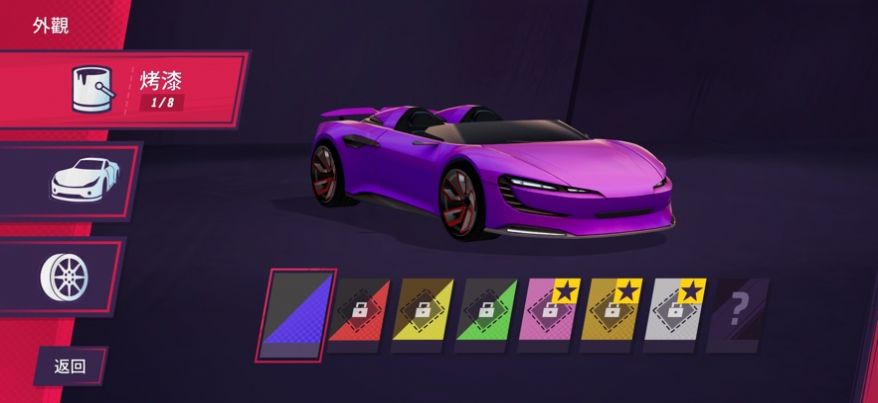878x403 pixels.
Task: Select the blue-purple paint swatch
Action: 295,313
